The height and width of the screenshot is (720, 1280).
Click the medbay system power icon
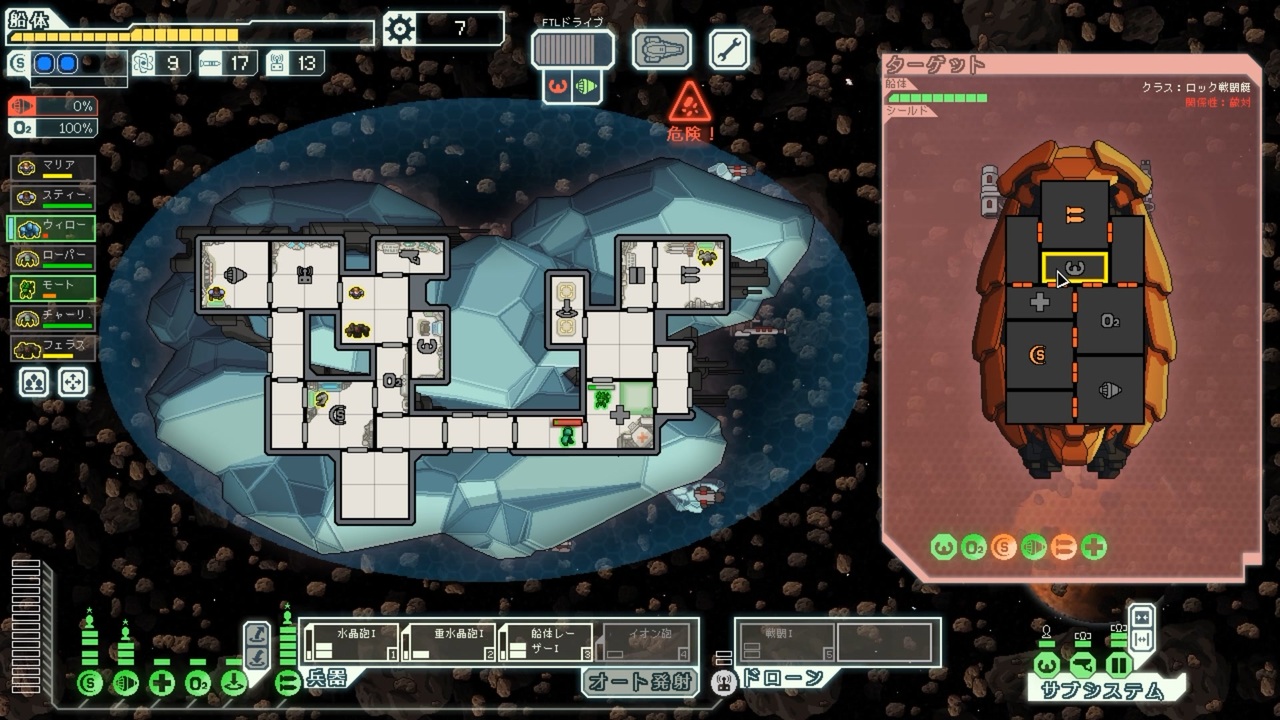(162, 683)
